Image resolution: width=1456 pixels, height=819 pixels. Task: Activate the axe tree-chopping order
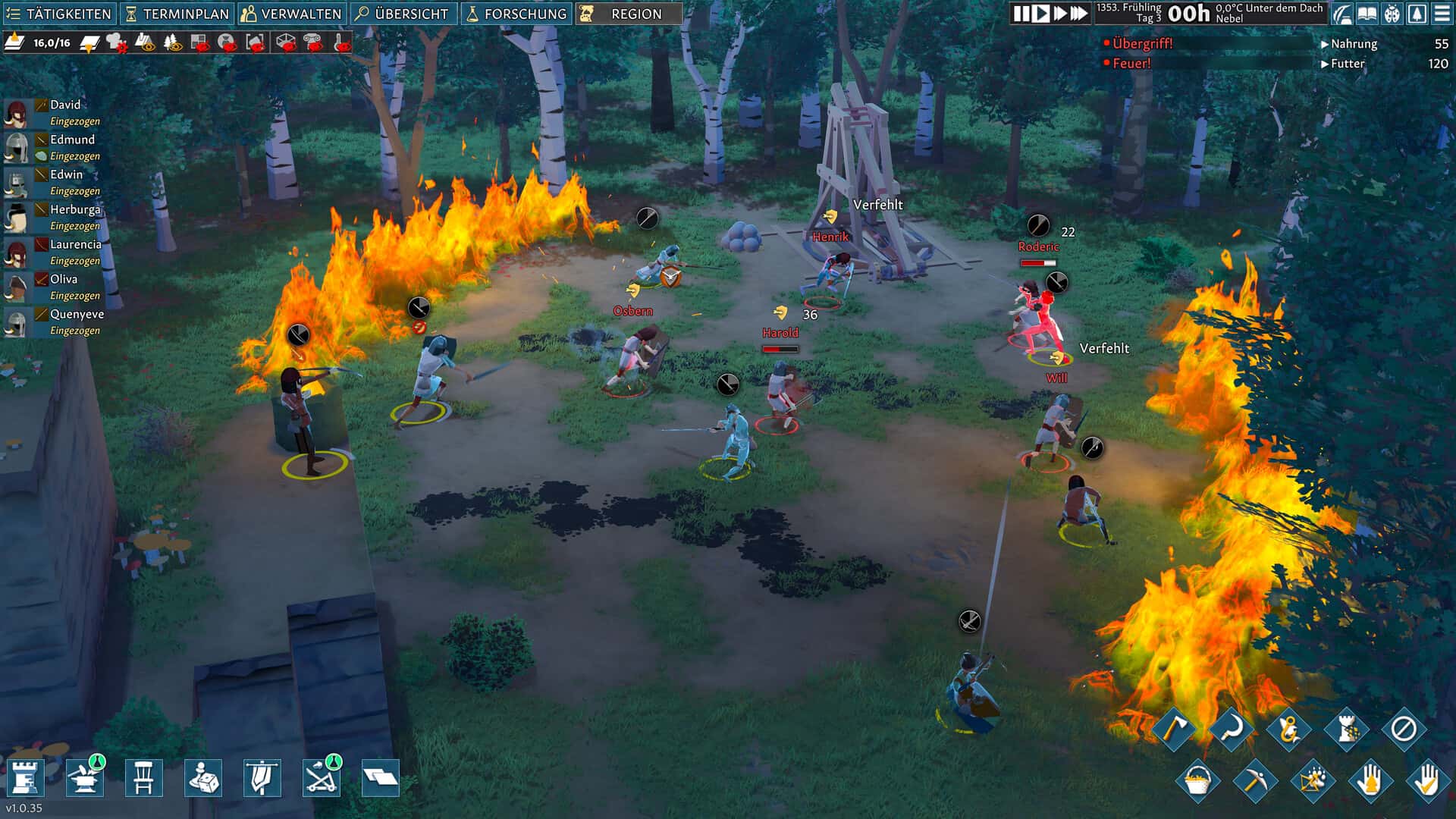tap(1174, 730)
